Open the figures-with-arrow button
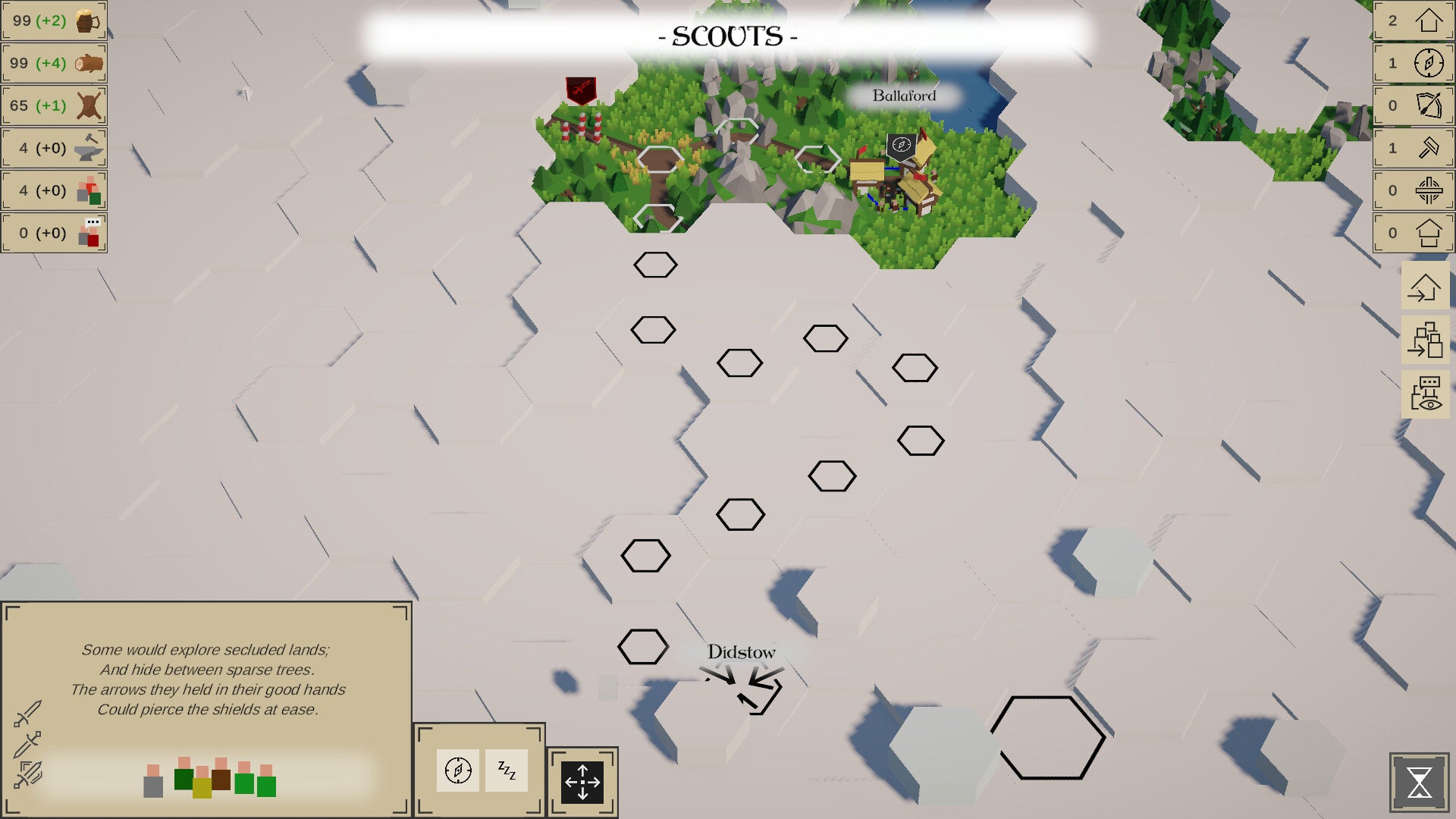 click(x=1425, y=340)
